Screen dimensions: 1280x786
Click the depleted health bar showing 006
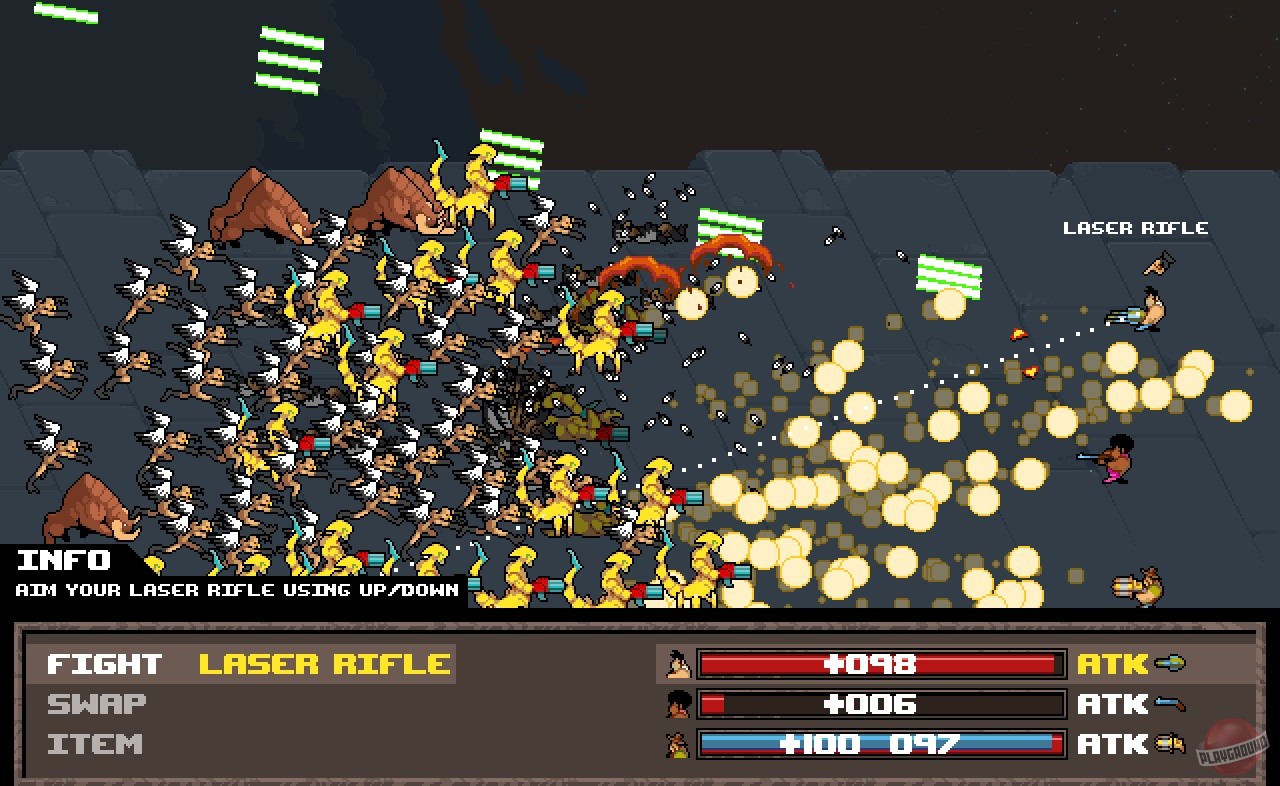pos(880,703)
